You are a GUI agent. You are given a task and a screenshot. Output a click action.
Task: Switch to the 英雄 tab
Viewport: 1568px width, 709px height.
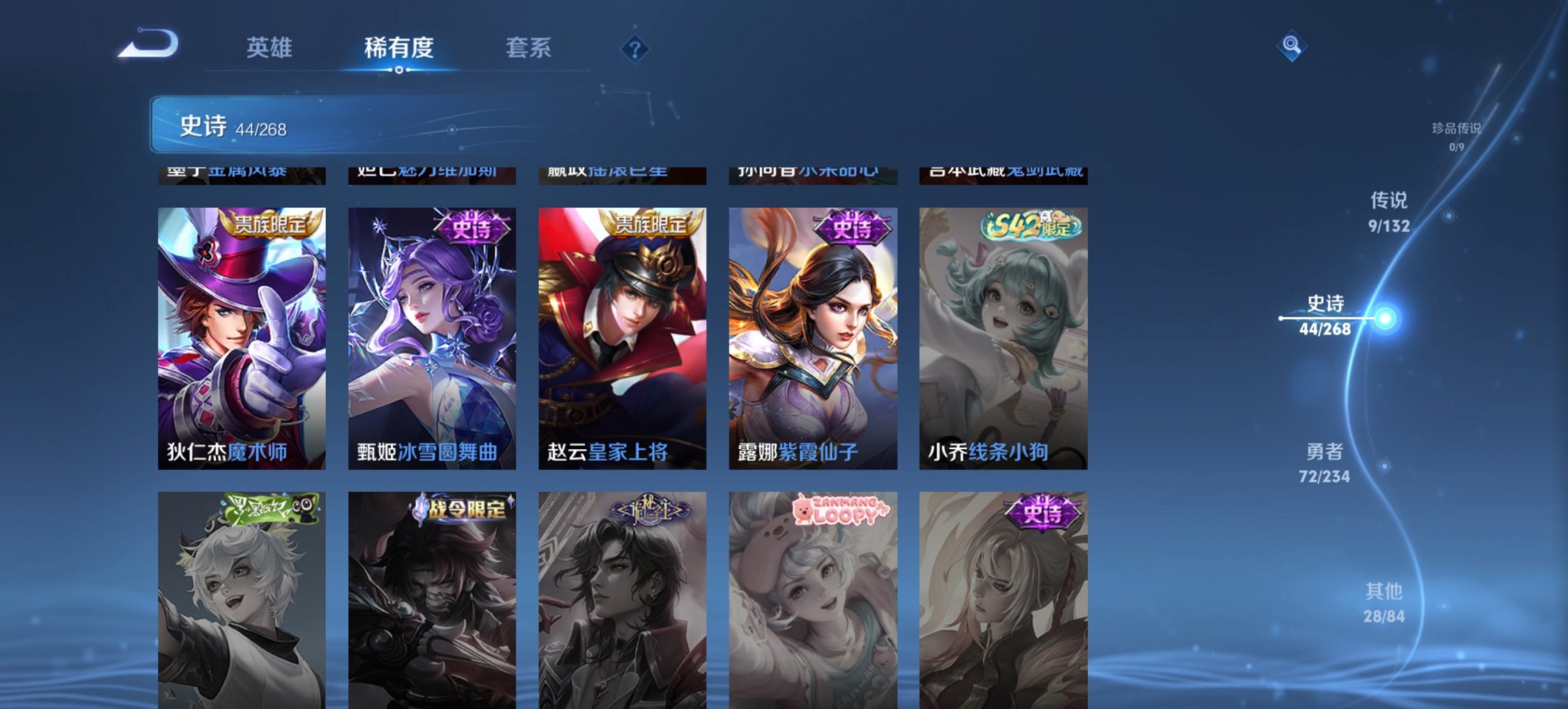pyautogui.click(x=271, y=48)
